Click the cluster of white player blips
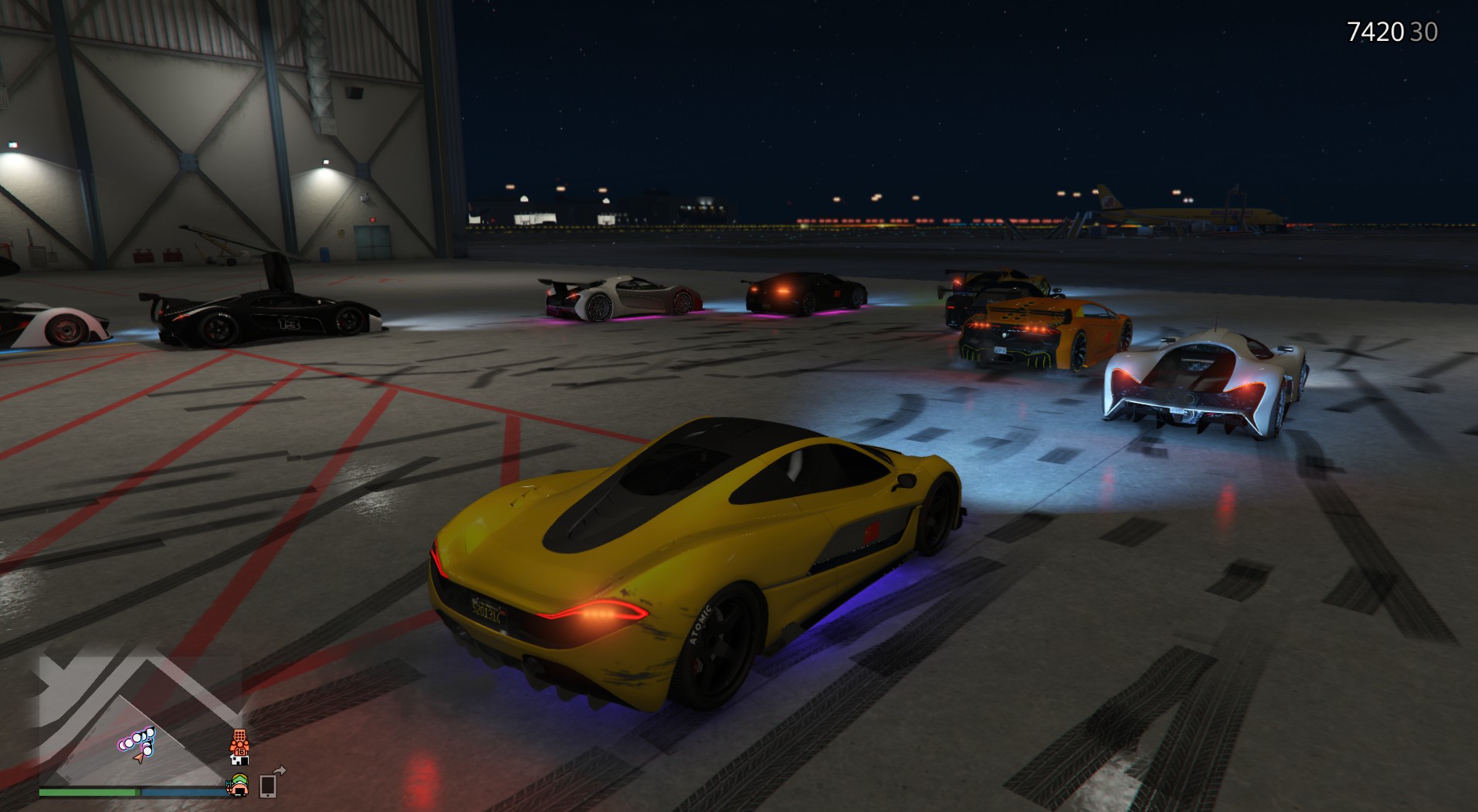The height and width of the screenshot is (812, 1478). point(137,741)
